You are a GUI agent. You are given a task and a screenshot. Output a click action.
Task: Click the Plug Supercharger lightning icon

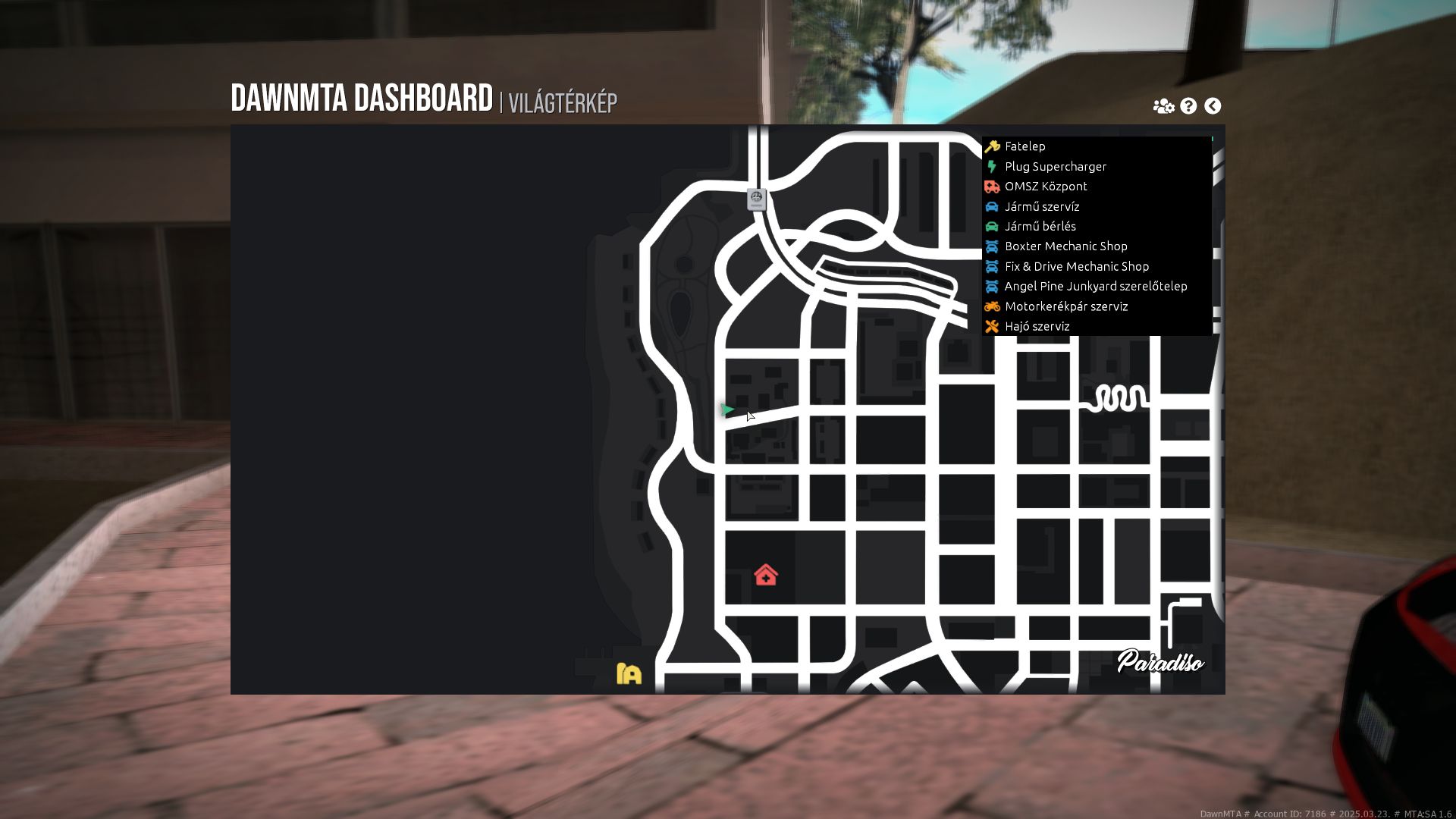tap(993, 166)
